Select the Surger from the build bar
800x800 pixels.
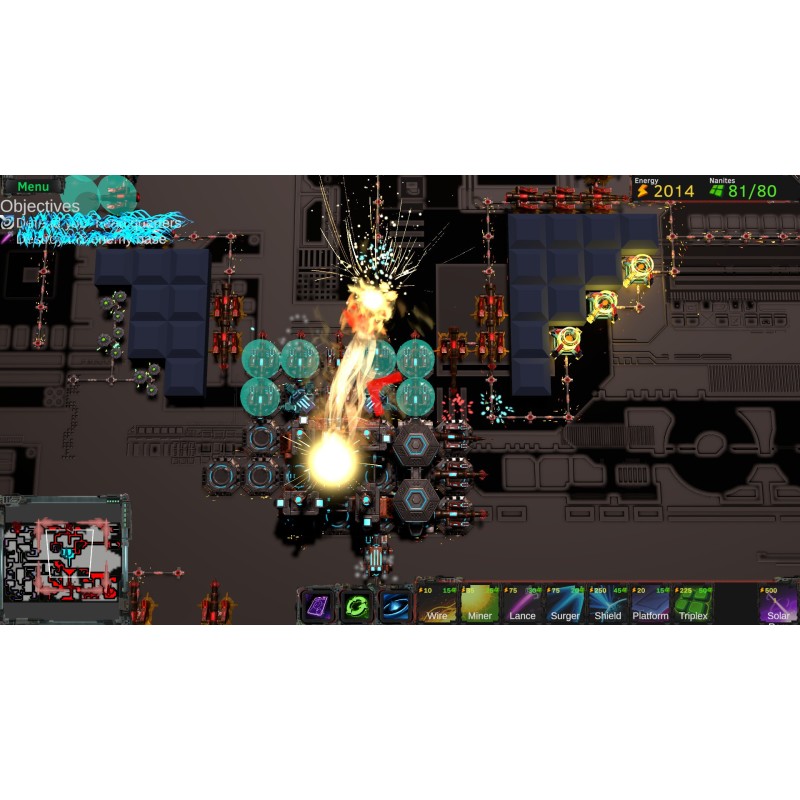pos(565,604)
